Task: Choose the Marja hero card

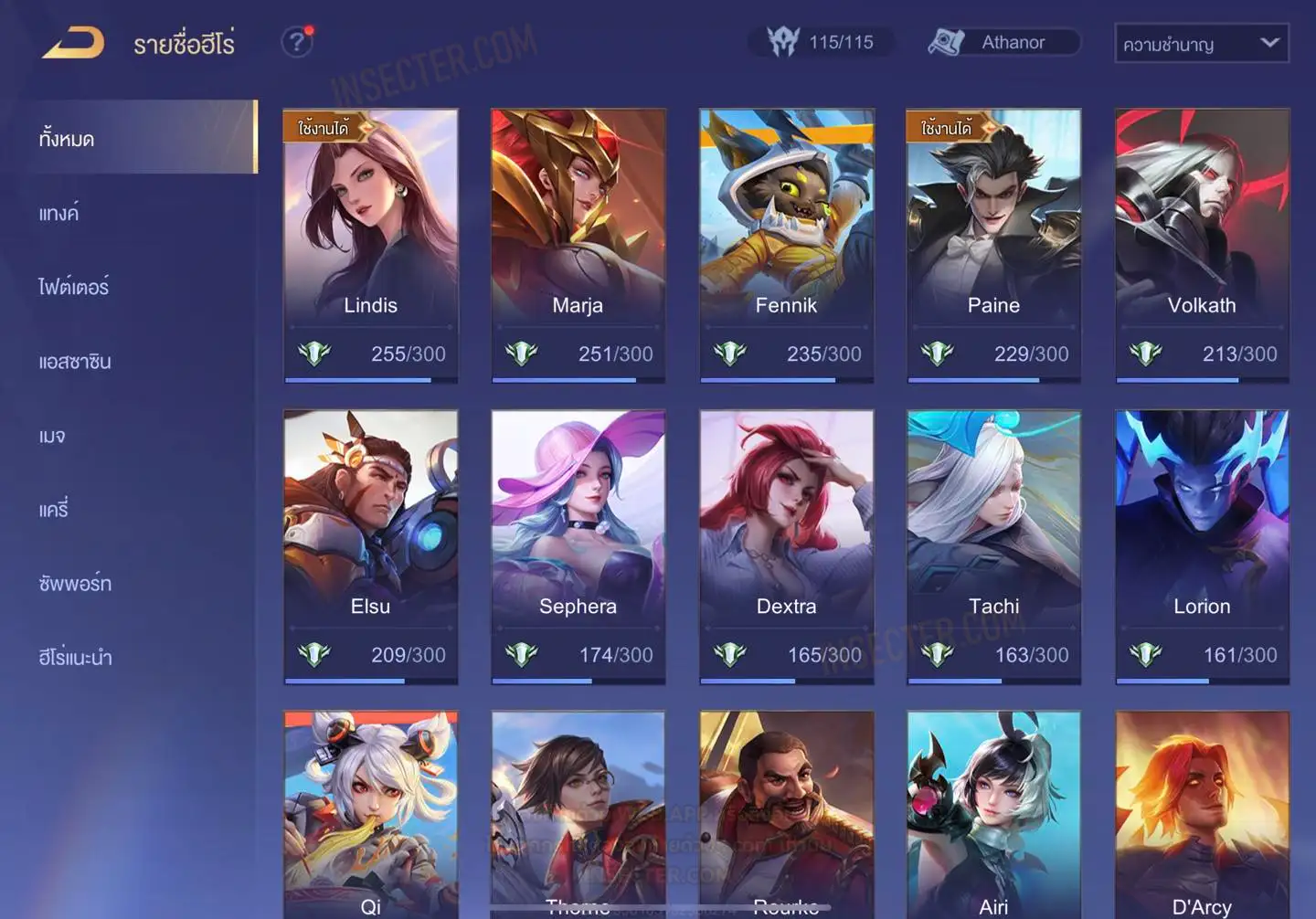Action: (578, 245)
